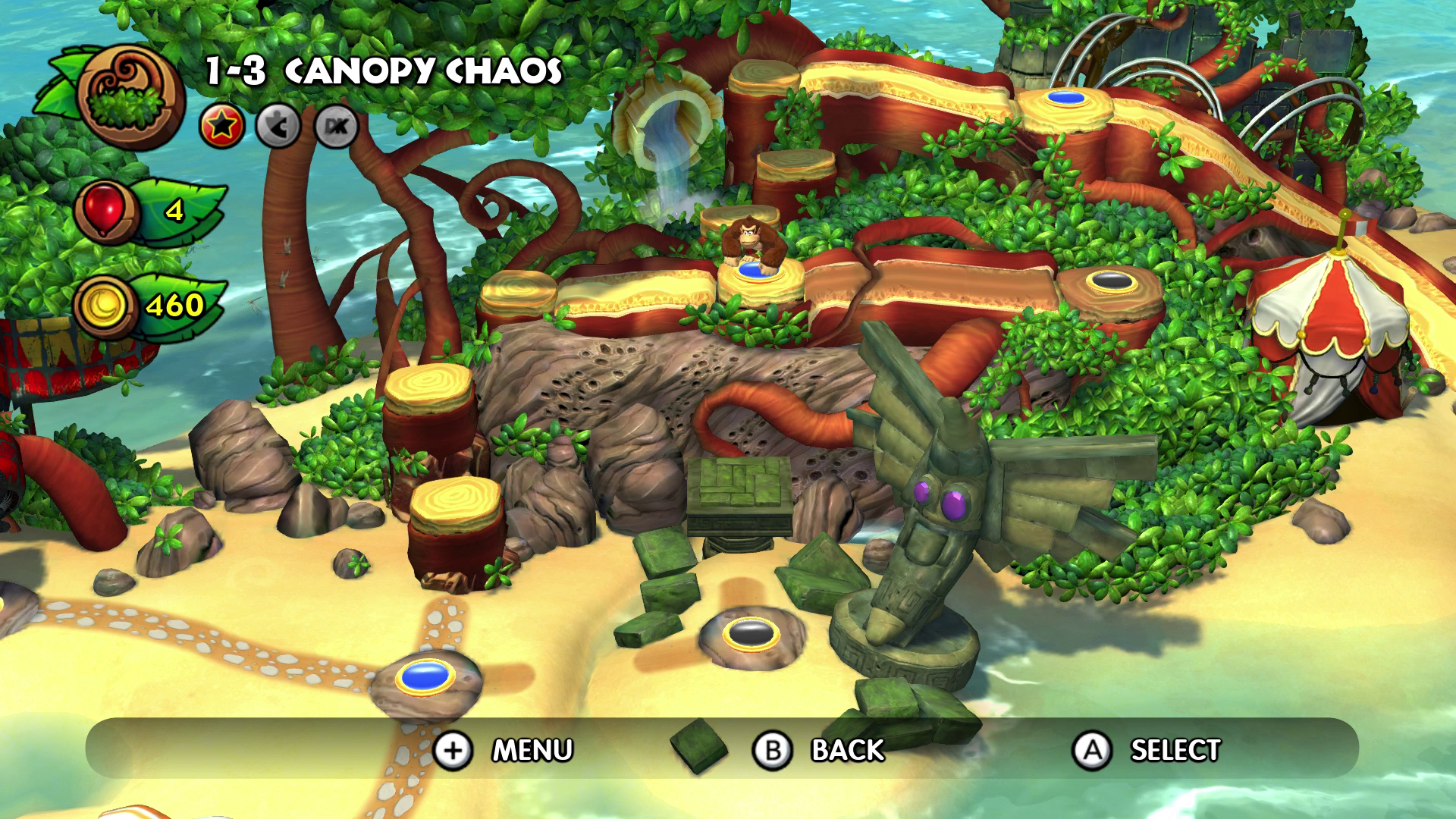Open the MENU option in the bottom bar
Viewport: 1456px width, 819px height.
[532, 750]
